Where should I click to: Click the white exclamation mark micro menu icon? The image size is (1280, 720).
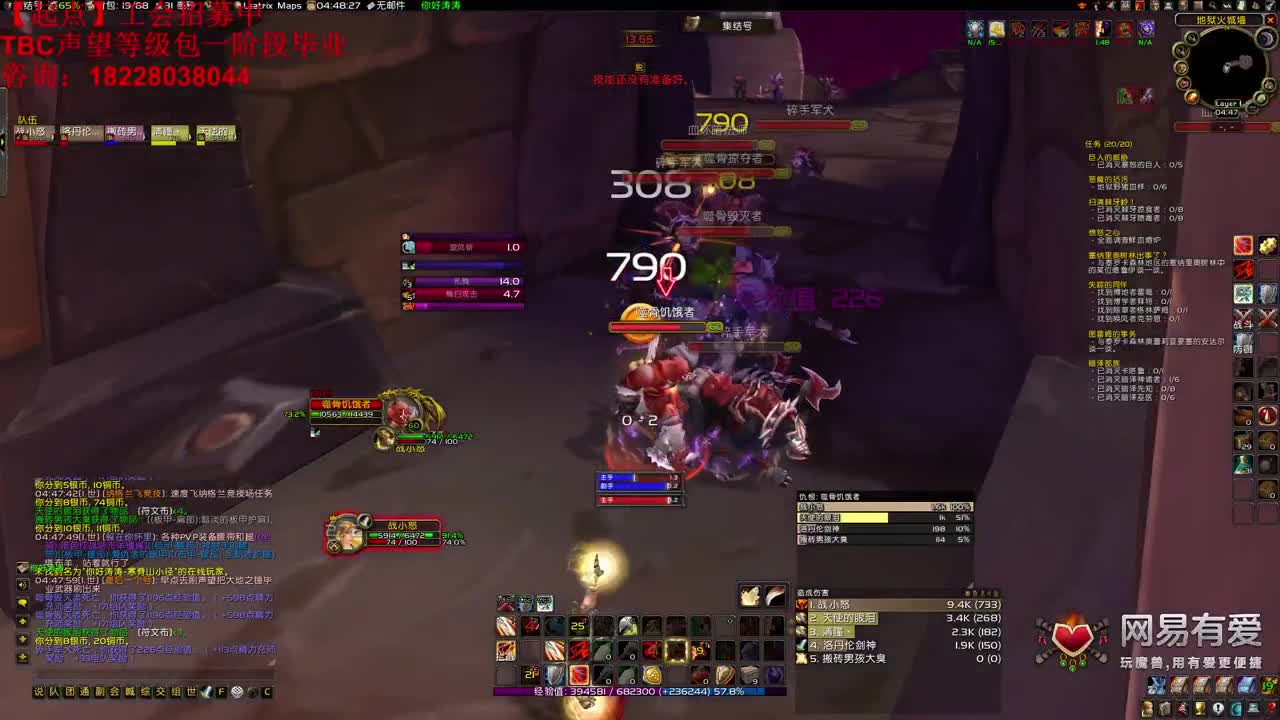click(x=1218, y=709)
